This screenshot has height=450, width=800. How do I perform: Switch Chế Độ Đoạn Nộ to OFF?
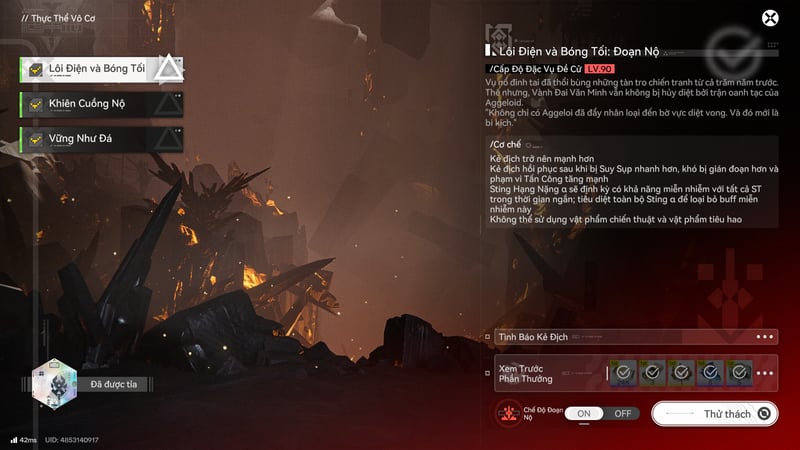tap(622, 413)
